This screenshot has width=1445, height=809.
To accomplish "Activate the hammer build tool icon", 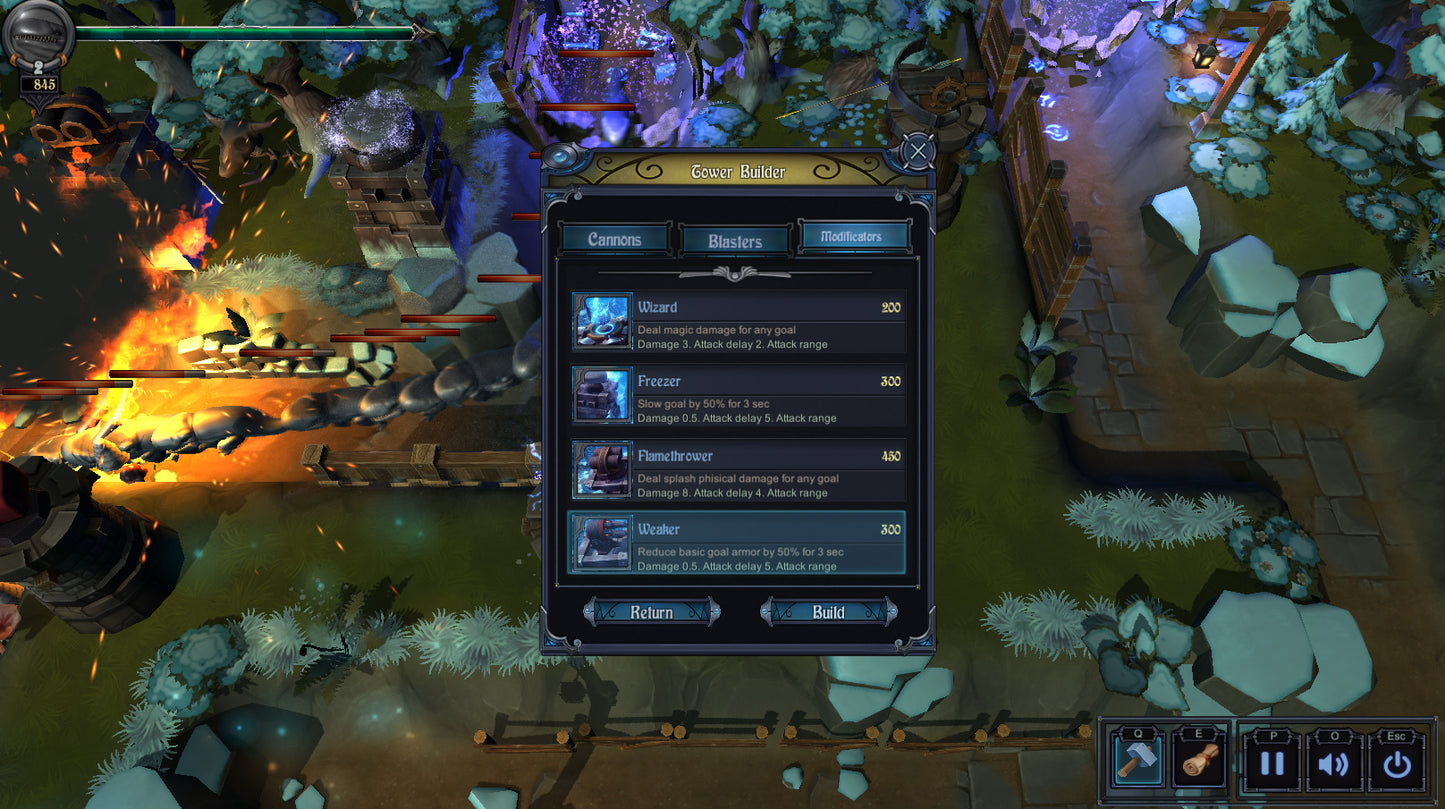I will (1138, 763).
